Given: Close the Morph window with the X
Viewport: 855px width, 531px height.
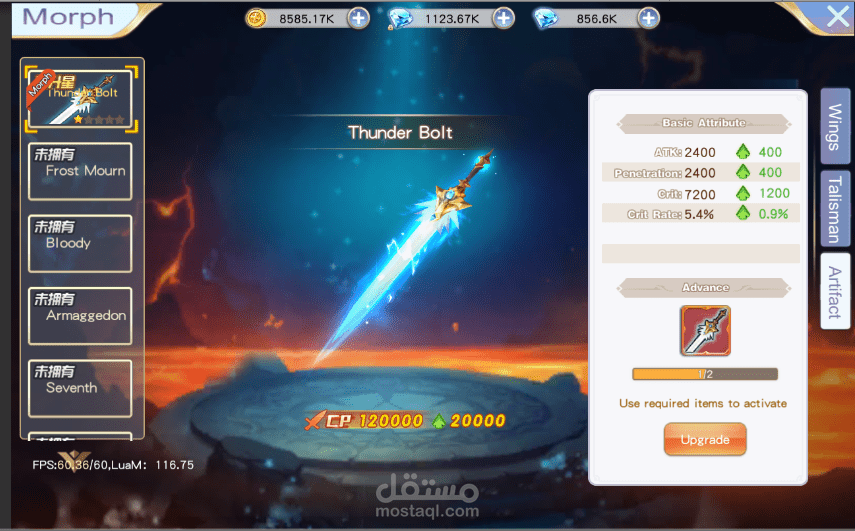Looking at the screenshot, I should point(836,16).
